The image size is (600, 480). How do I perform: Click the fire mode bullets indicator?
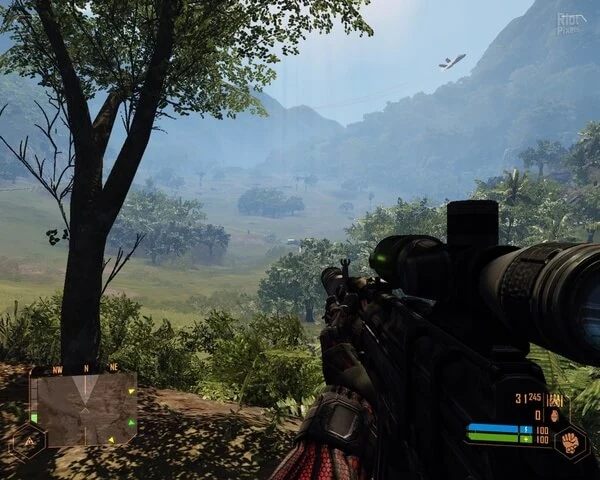[553, 400]
